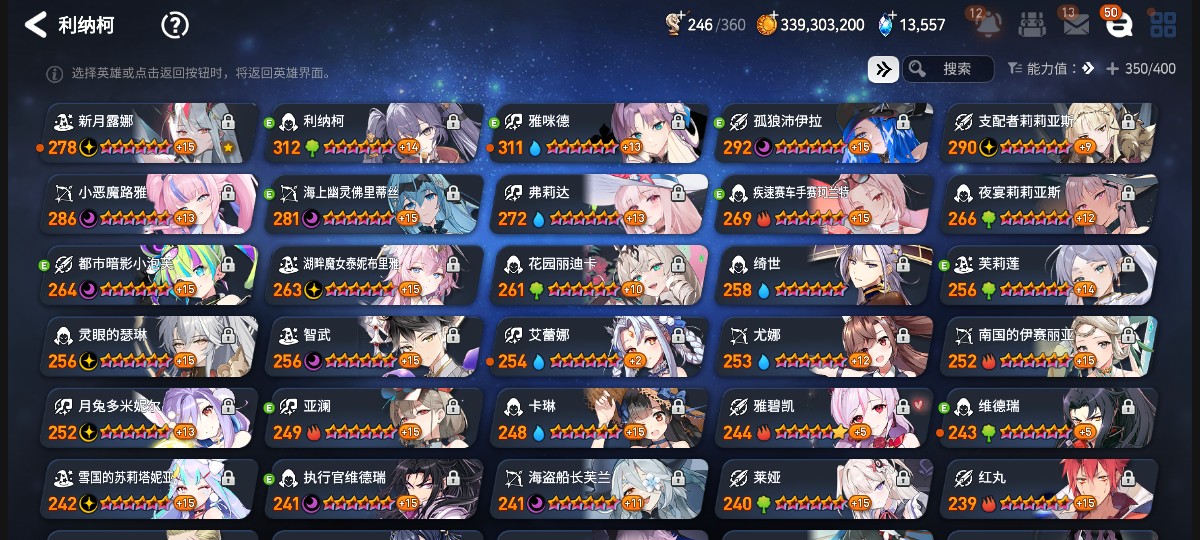
Task: Open the question mark help button
Action: [175, 25]
